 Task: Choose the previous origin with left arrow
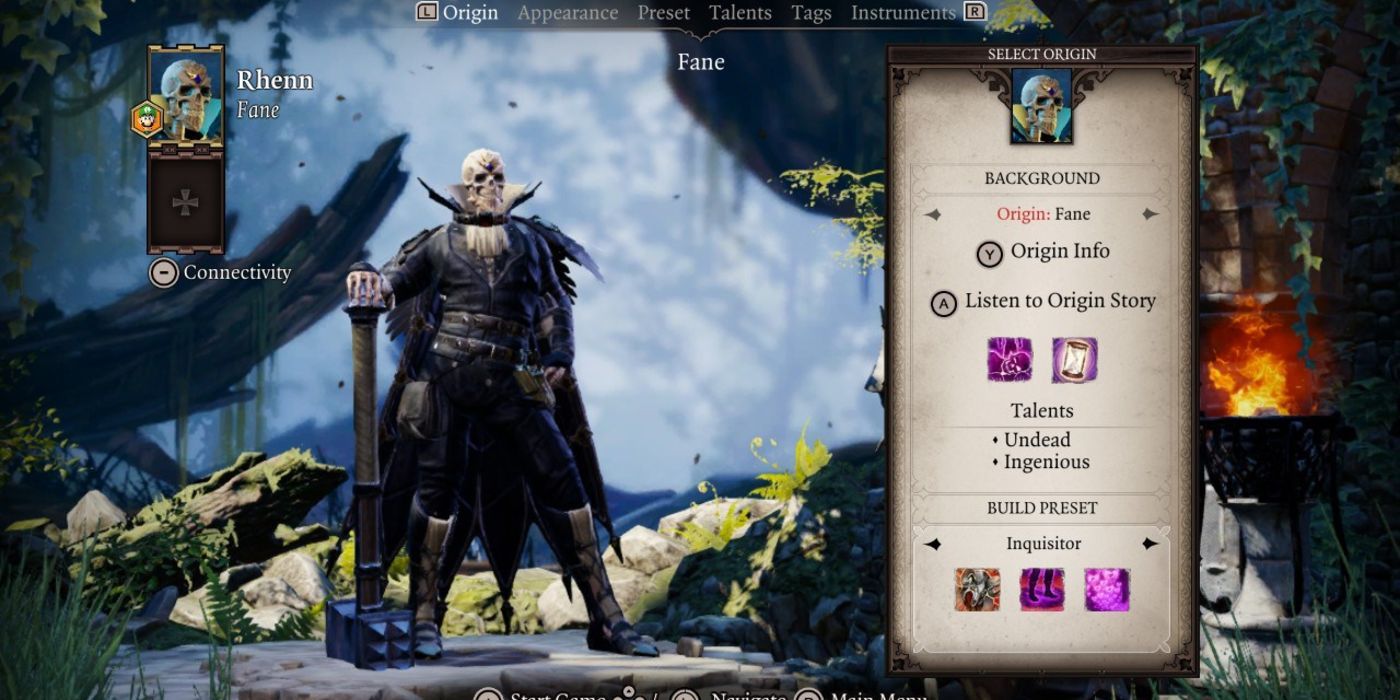[x=932, y=214]
